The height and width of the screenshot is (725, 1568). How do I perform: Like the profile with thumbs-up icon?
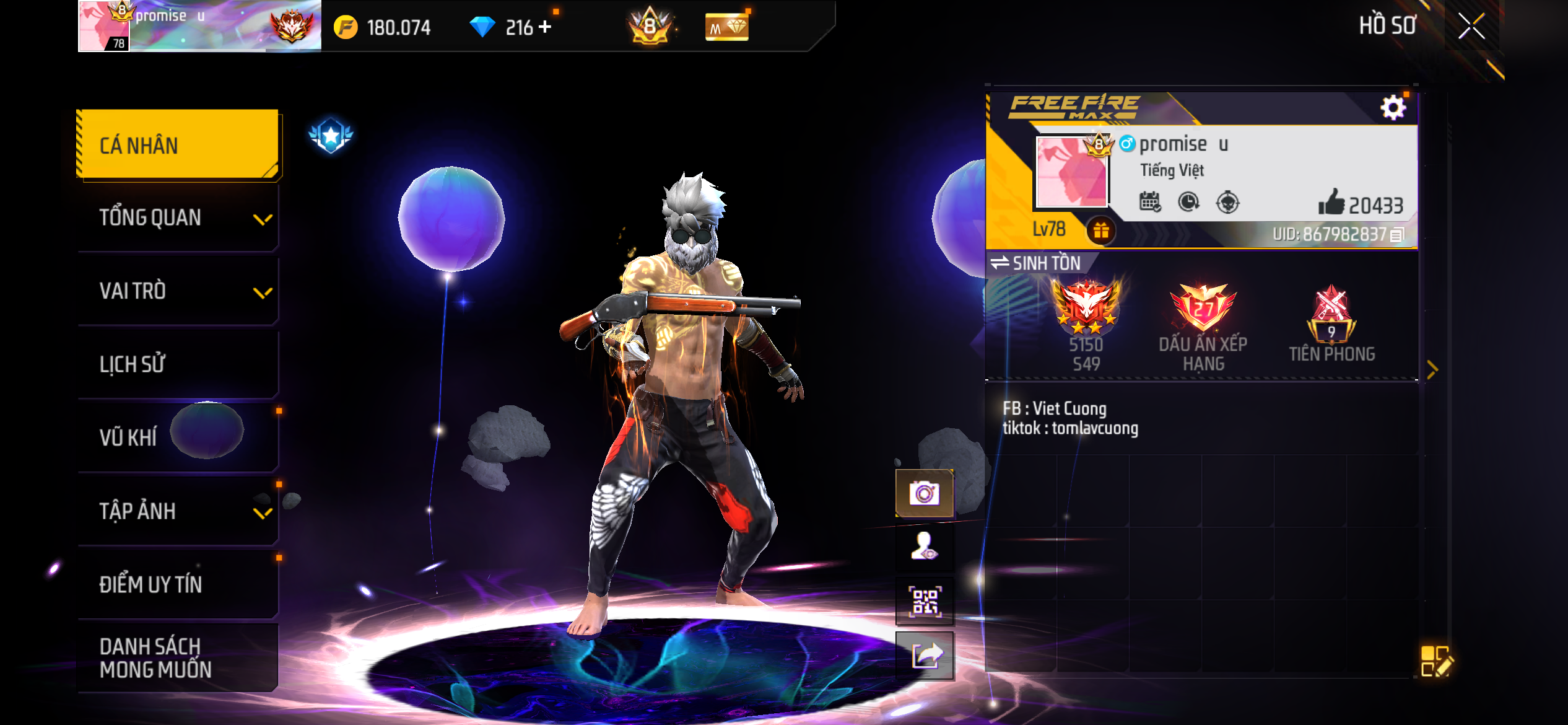(1331, 203)
